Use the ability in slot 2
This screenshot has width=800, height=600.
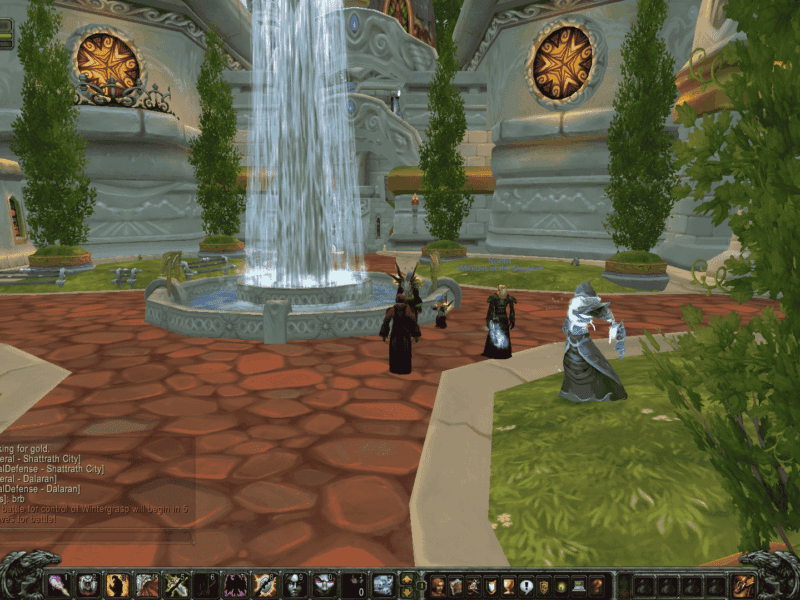[x=88, y=584]
